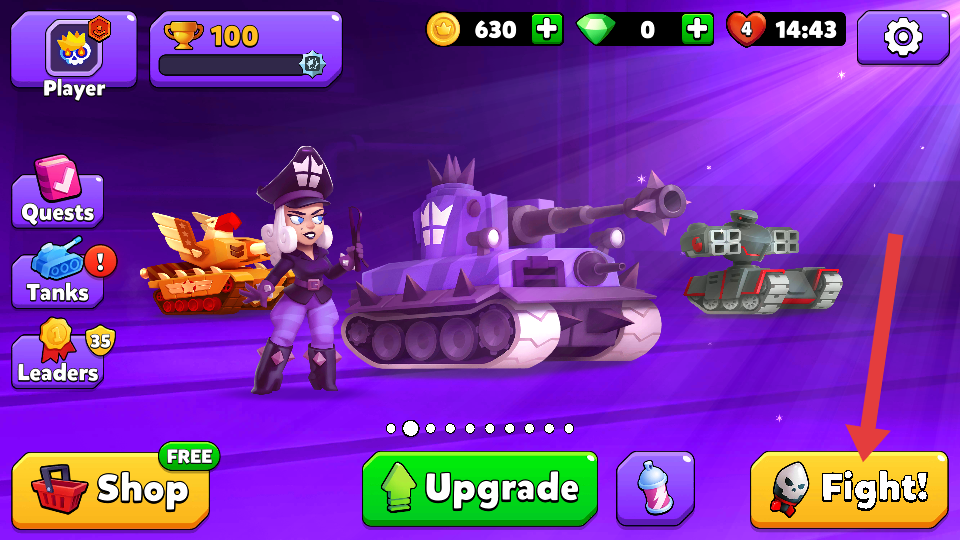Start a battle with the Fight! button
960x540 pixels.
tap(848, 489)
